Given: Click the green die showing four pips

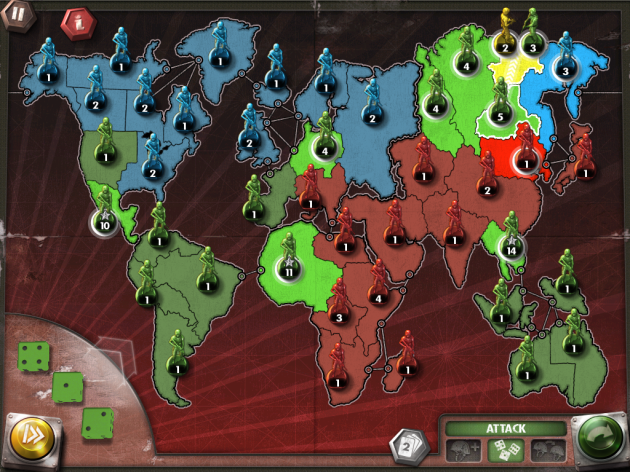Looking at the screenshot, I should coord(32,354).
